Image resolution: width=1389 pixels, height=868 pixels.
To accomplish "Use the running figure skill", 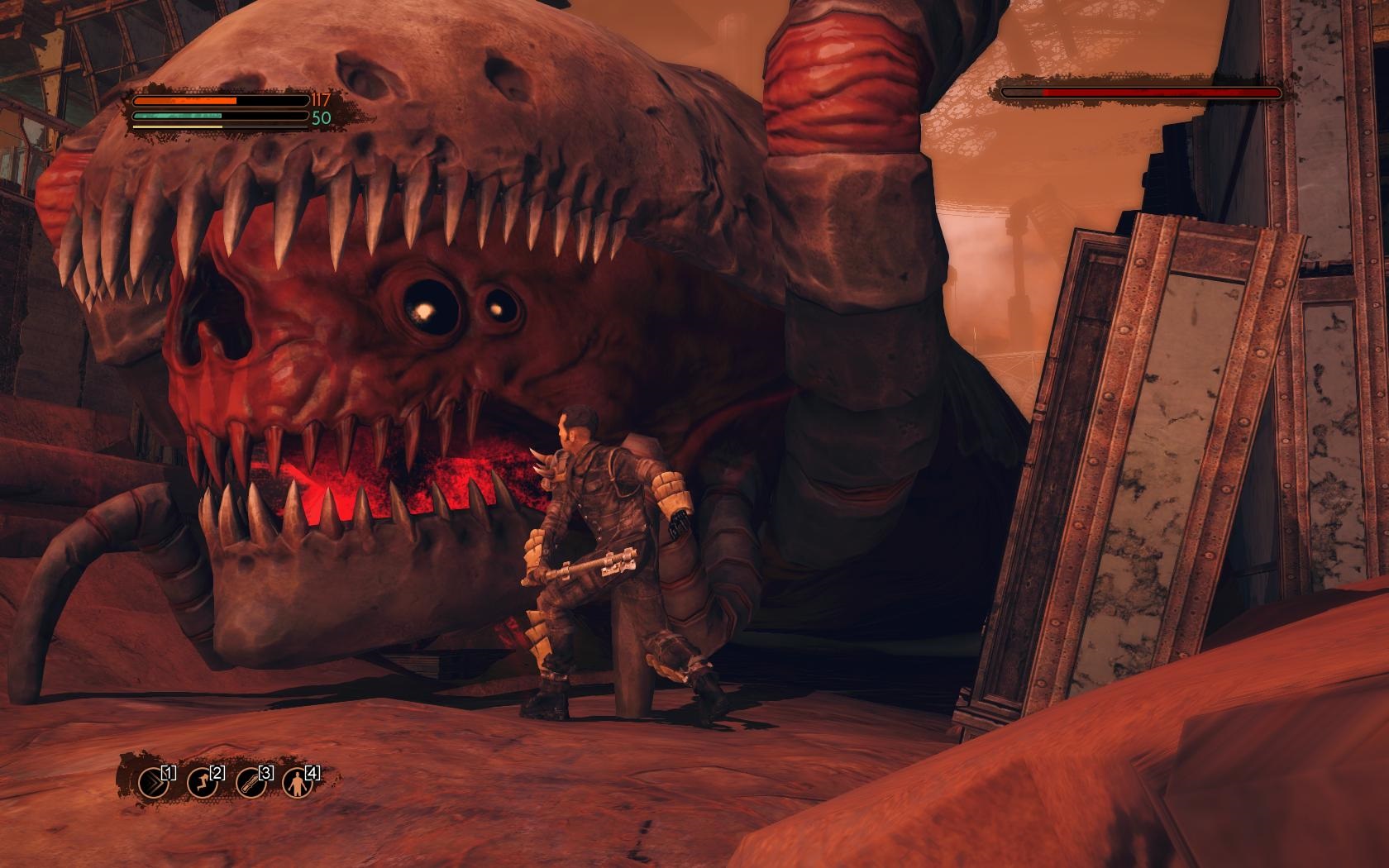I will click(x=202, y=782).
